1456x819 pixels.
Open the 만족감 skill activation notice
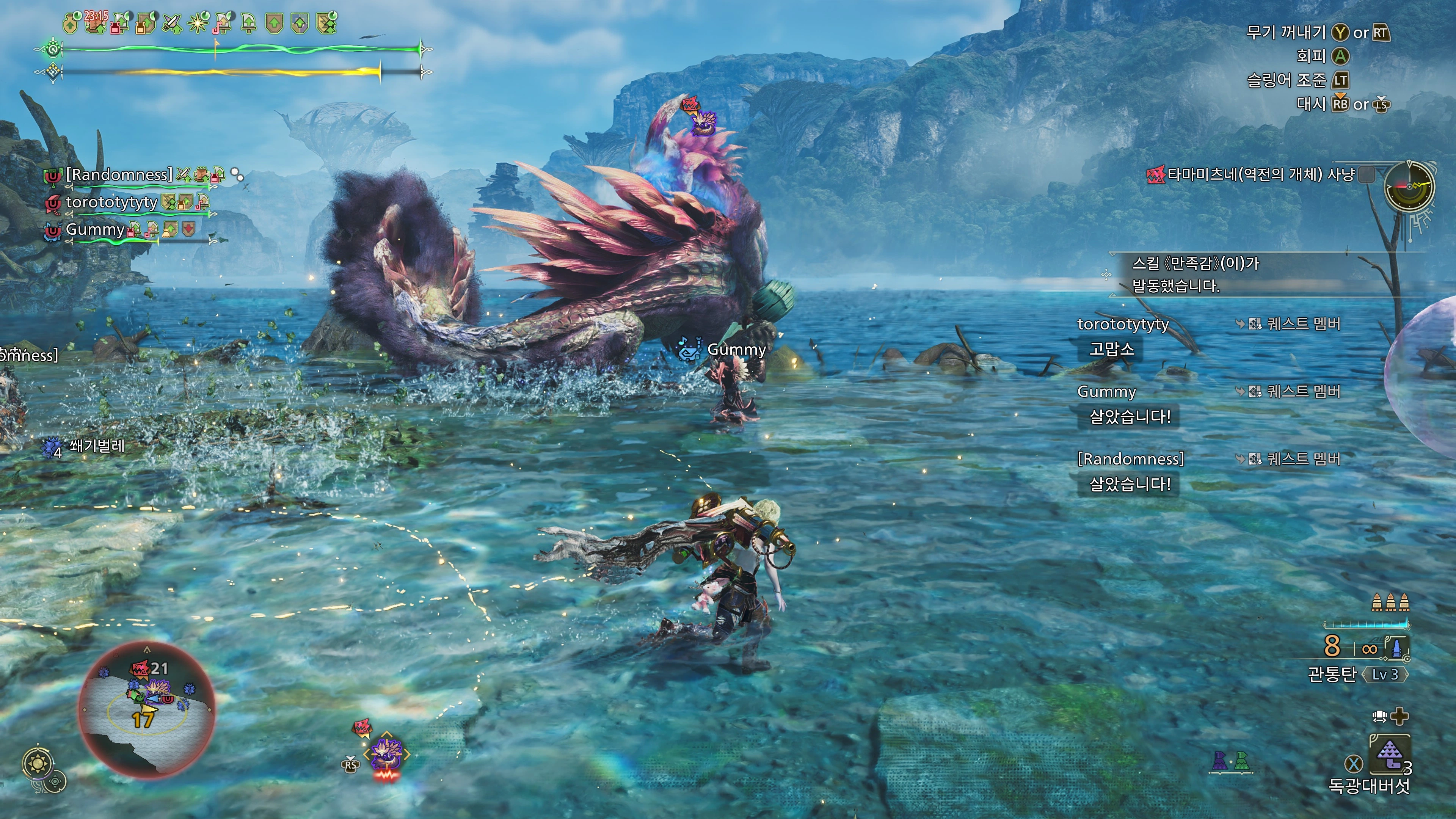(1196, 275)
